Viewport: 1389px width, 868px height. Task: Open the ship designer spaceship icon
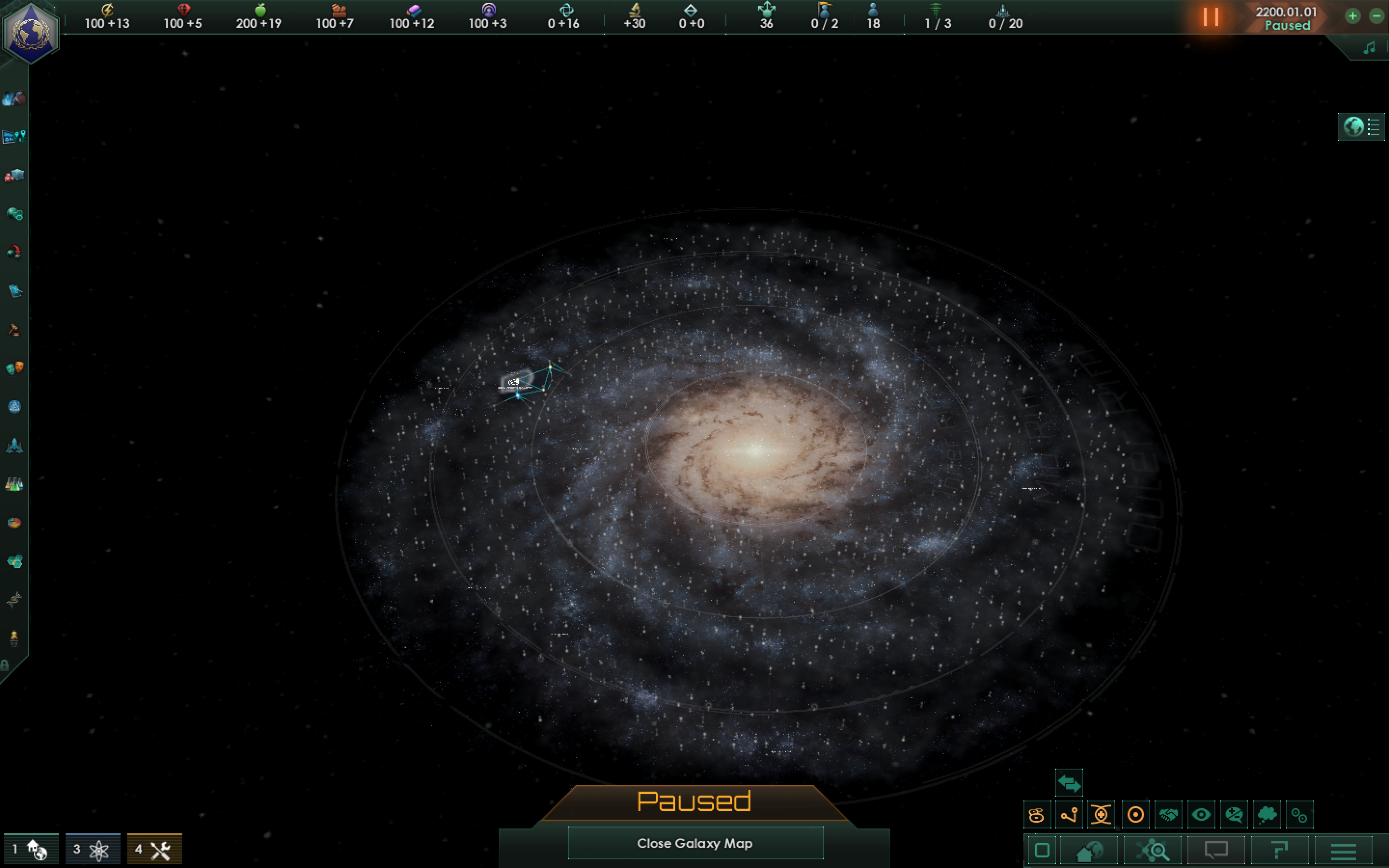[x=14, y=446]
